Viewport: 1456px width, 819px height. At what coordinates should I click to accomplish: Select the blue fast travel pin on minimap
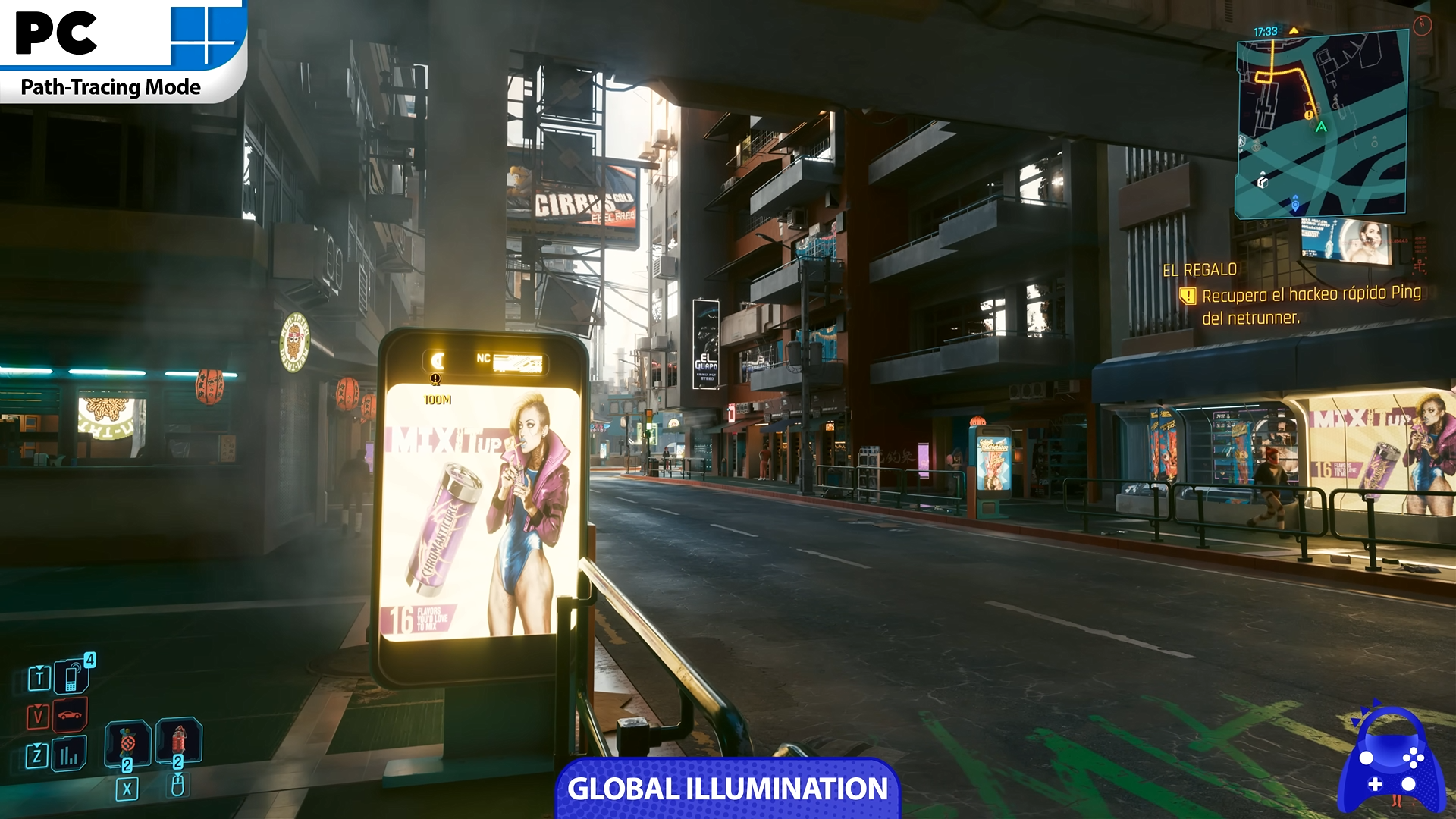click(1295, 204)
